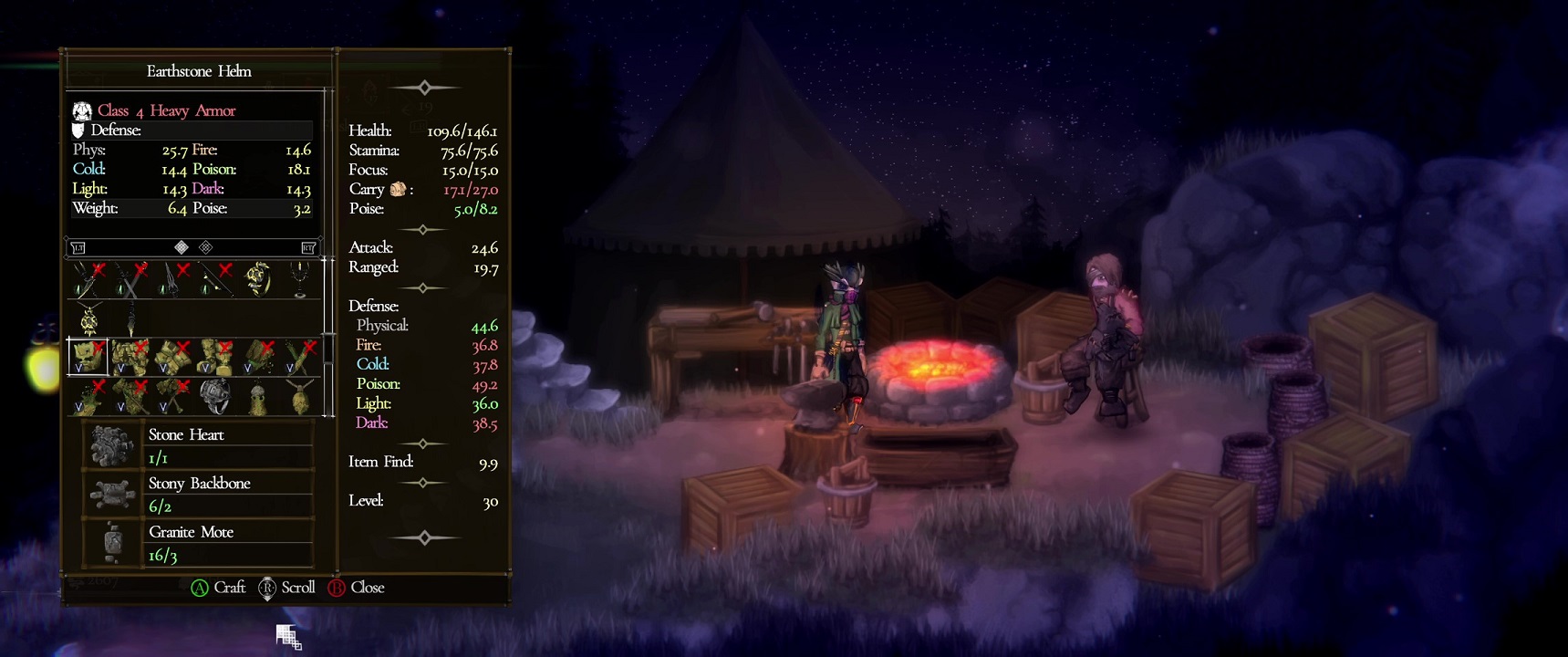Select the Earthstone Helm recipe slot

pyautogui.click(x=88, y=356)
